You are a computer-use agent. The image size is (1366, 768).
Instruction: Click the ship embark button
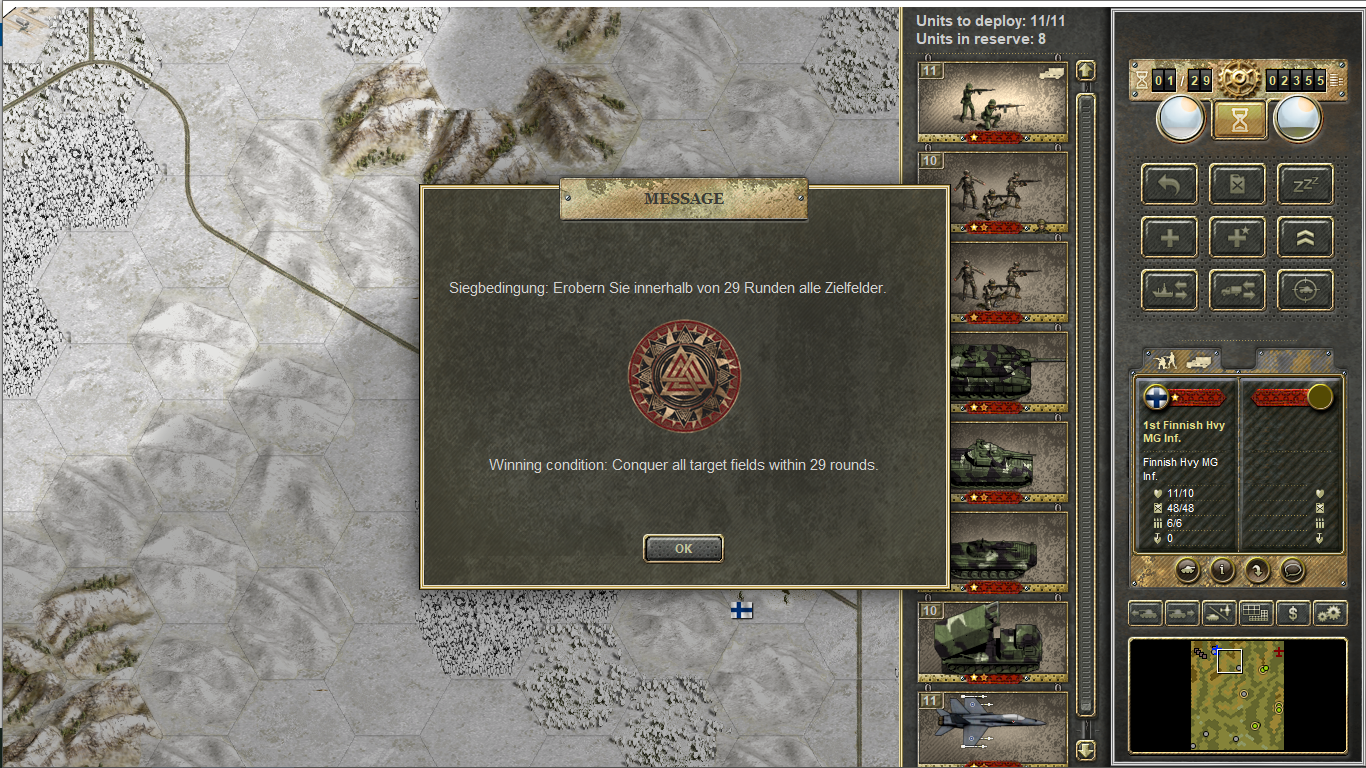point(1169,290)
